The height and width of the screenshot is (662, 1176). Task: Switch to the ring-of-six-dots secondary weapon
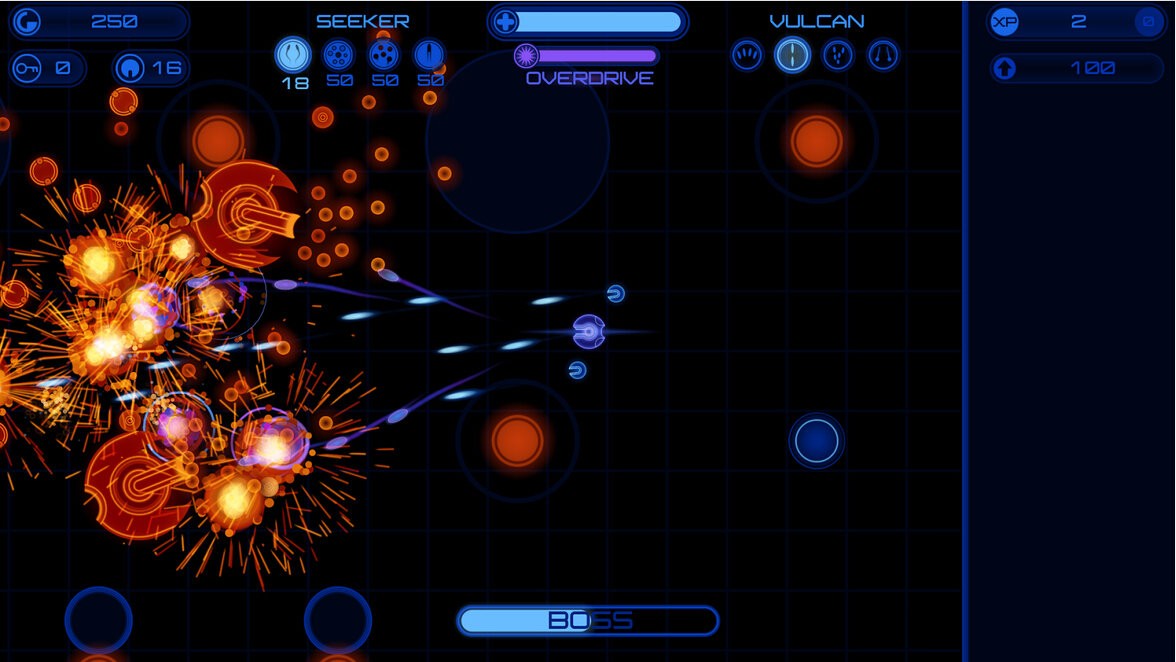coord(338,54)
